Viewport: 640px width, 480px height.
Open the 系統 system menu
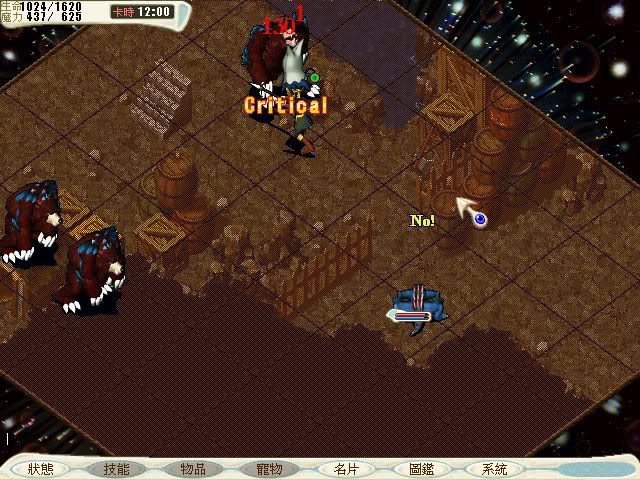(495, 468)
